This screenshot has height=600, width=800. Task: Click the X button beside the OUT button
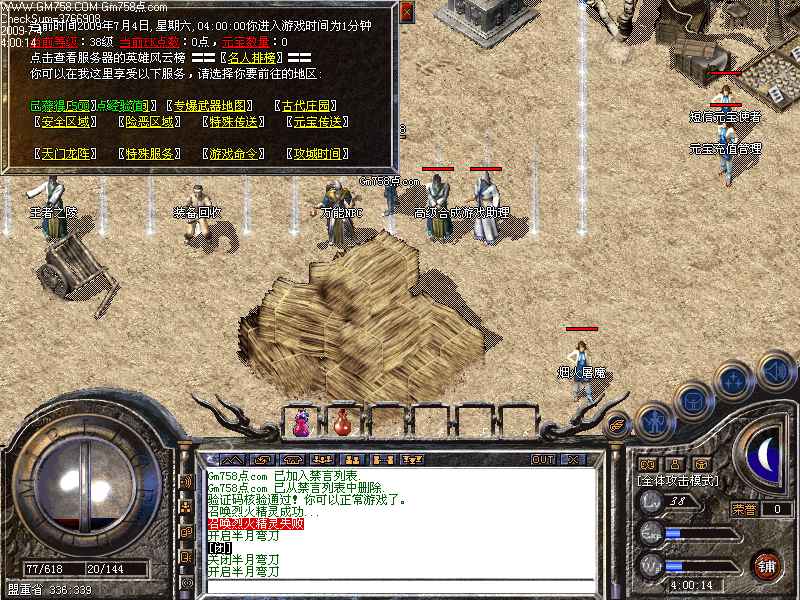pyautogui.click(x=572, y=459)
